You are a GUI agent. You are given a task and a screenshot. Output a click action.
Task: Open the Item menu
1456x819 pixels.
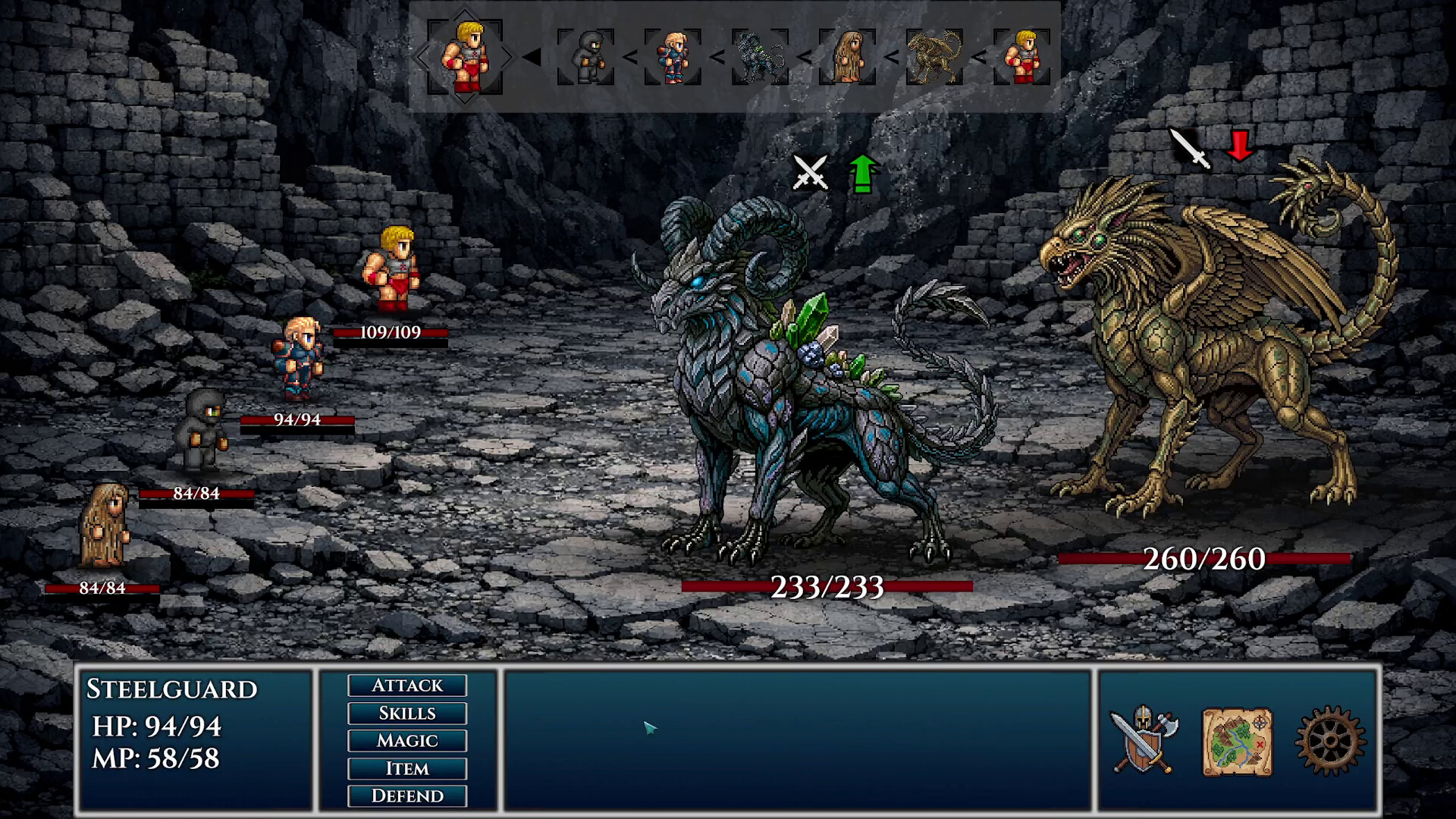tap(407, 769)
